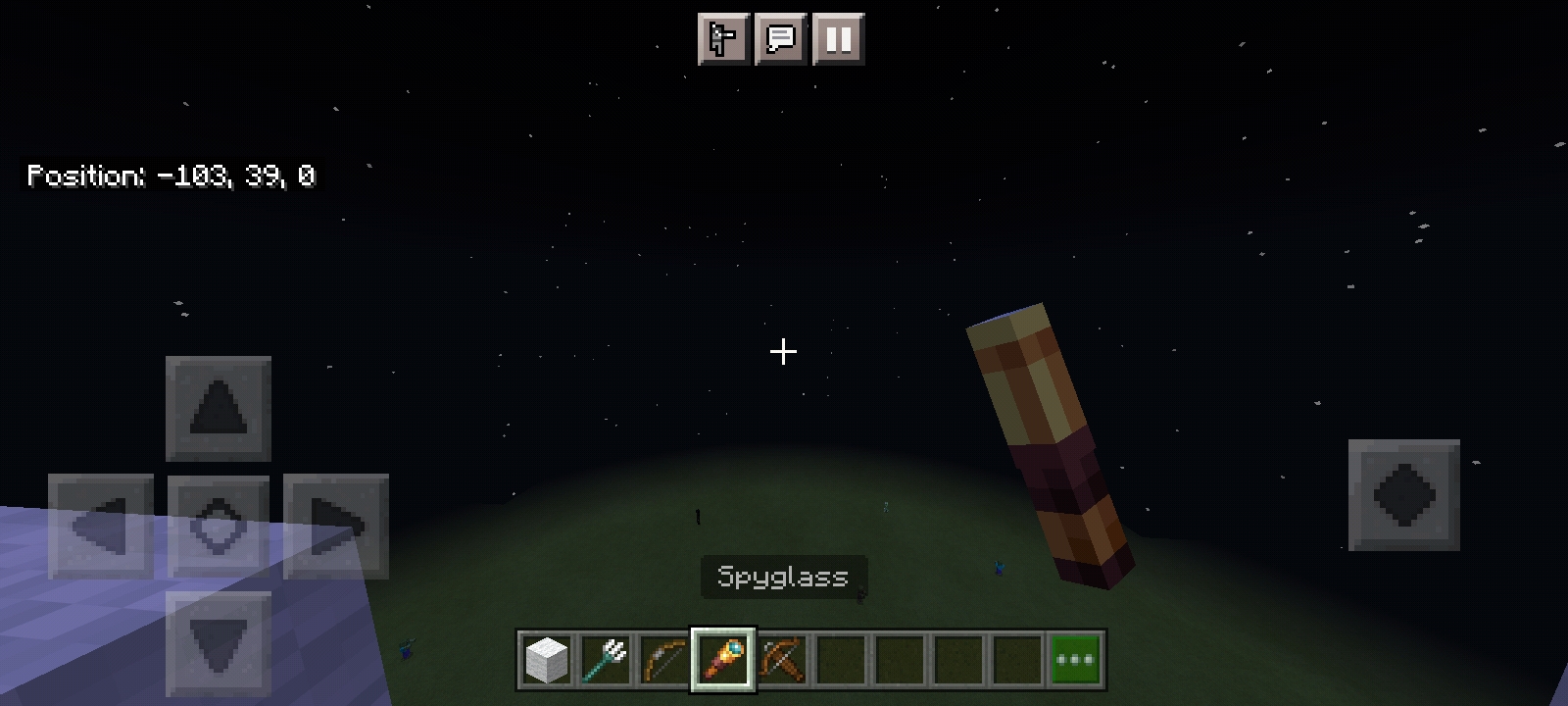1568x706 pixels.
Task: Pause the game
Action: point(838,39)
